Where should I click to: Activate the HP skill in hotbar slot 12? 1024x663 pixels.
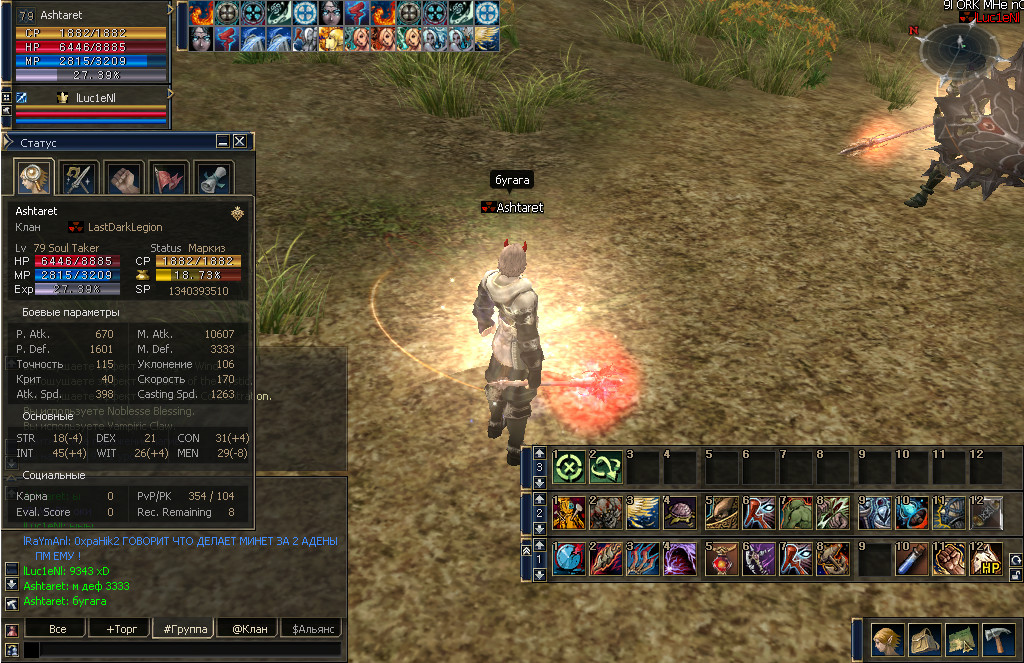[986, 559]
